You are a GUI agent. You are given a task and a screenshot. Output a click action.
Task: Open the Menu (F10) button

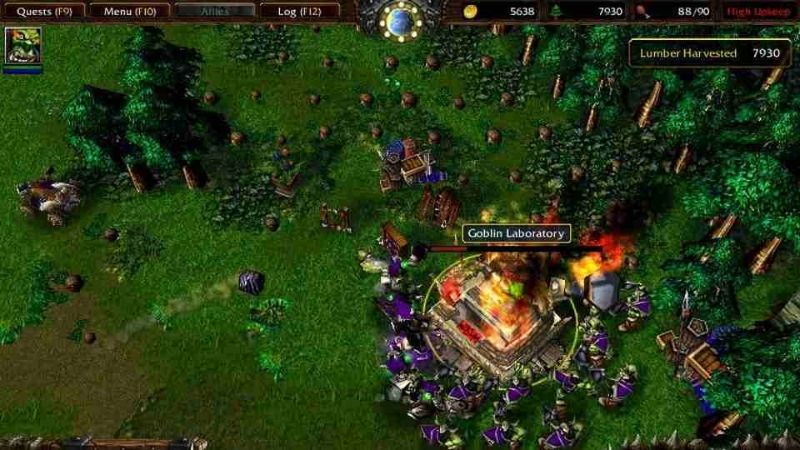click(128, 11)
